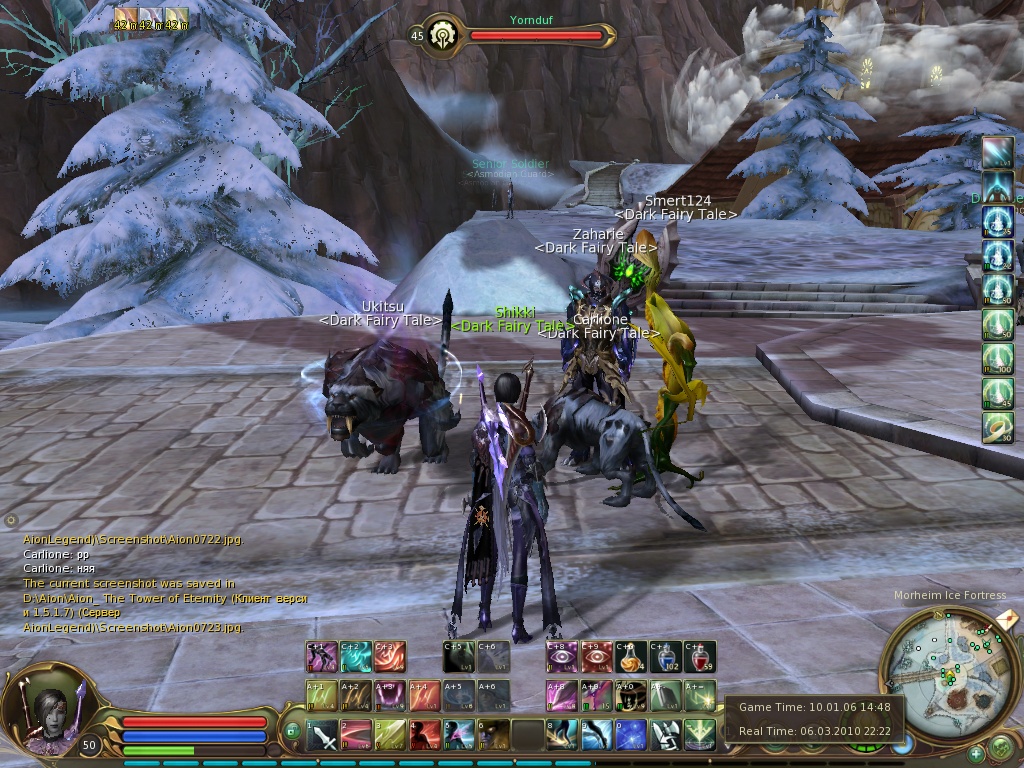Use the blue mana potion with 102 charges
1024x768 pixels.
pyautogui.click(x=665, y=657)
